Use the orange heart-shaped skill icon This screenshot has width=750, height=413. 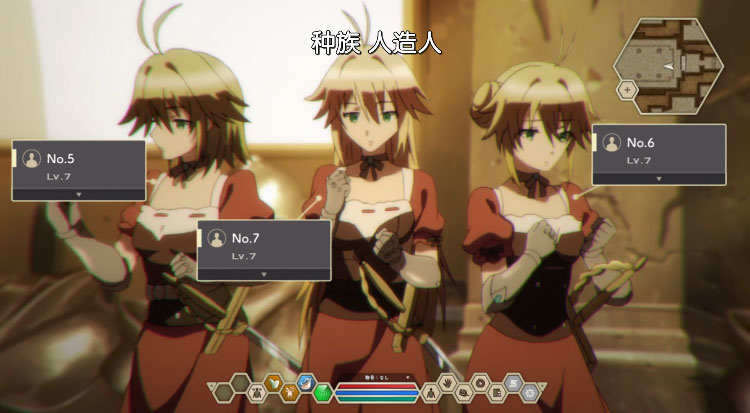tap(273, 381)
